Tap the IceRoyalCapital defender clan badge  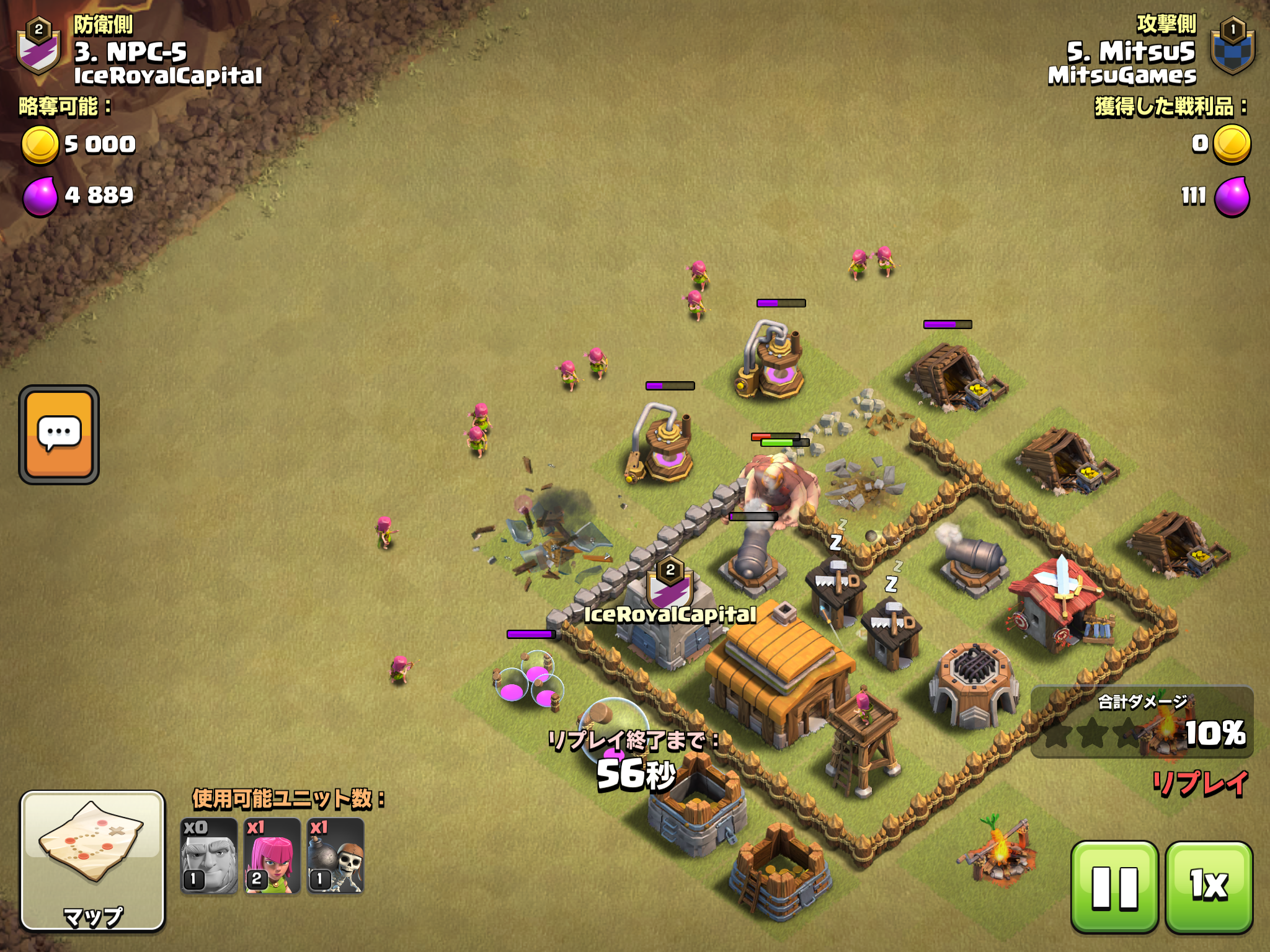click(x=38, y=47)
